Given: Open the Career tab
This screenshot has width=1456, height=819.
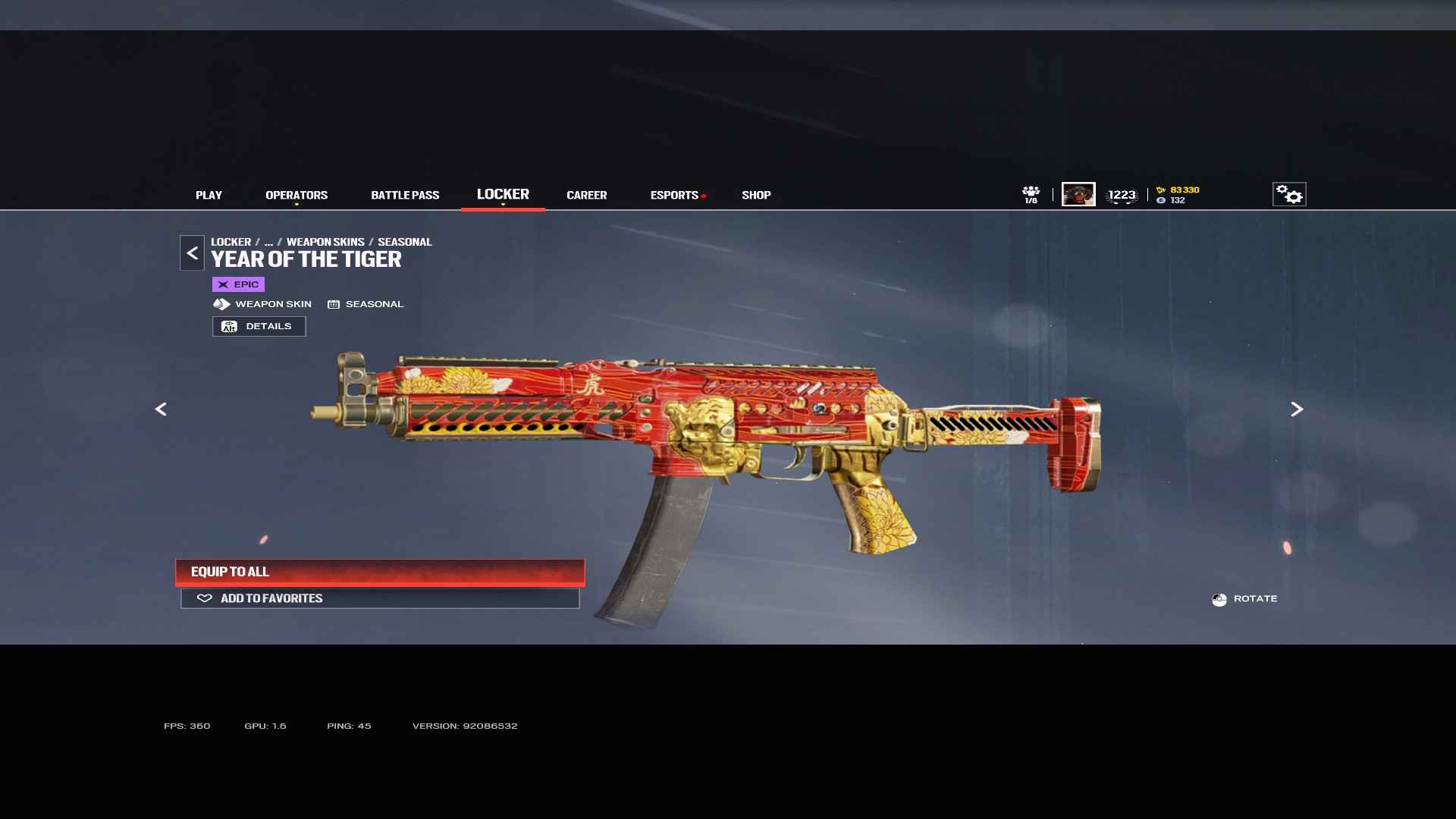Looking at the screenshot, I should click(586, 195).
